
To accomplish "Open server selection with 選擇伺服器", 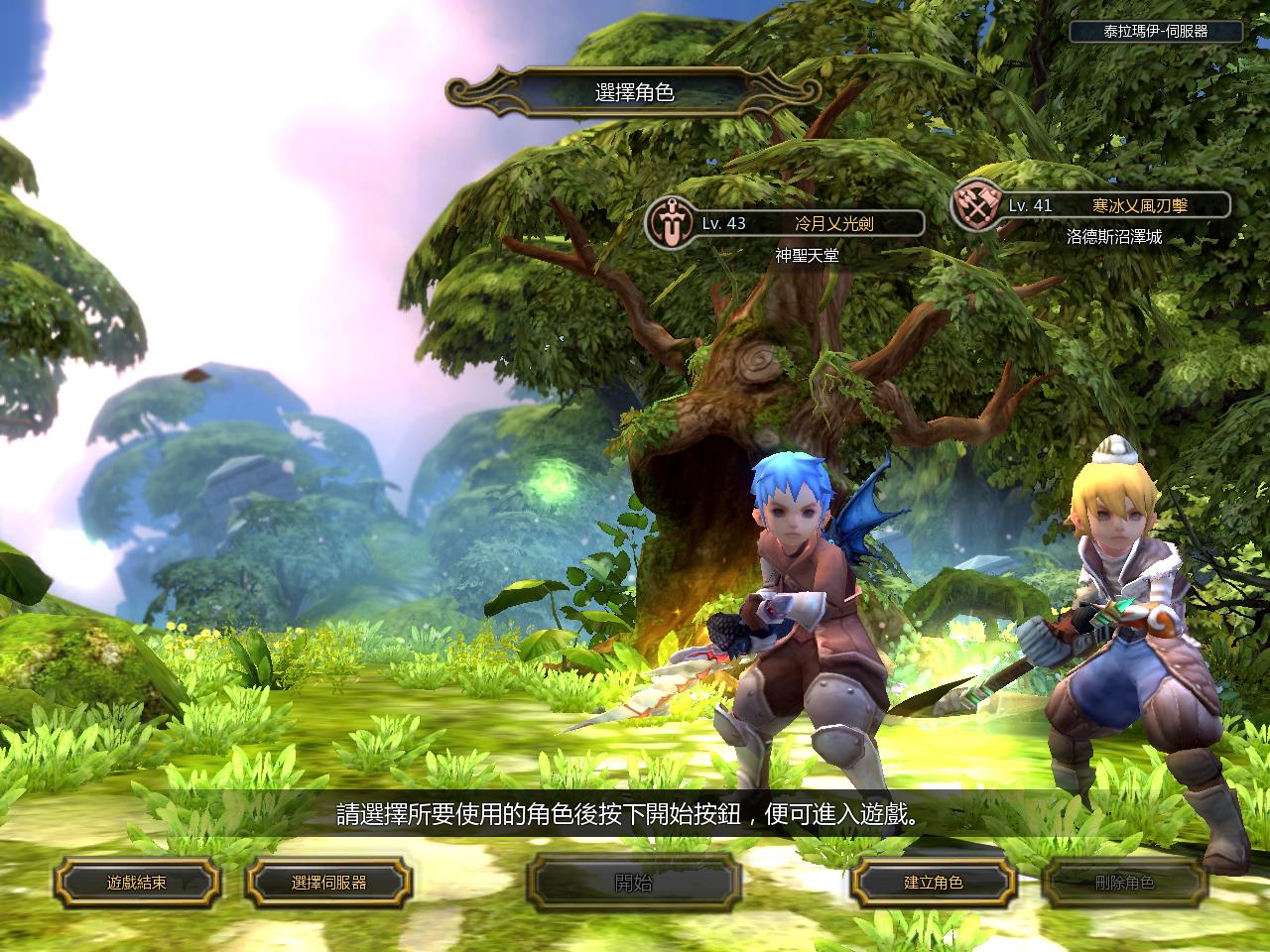I will (x=328, y=882).
